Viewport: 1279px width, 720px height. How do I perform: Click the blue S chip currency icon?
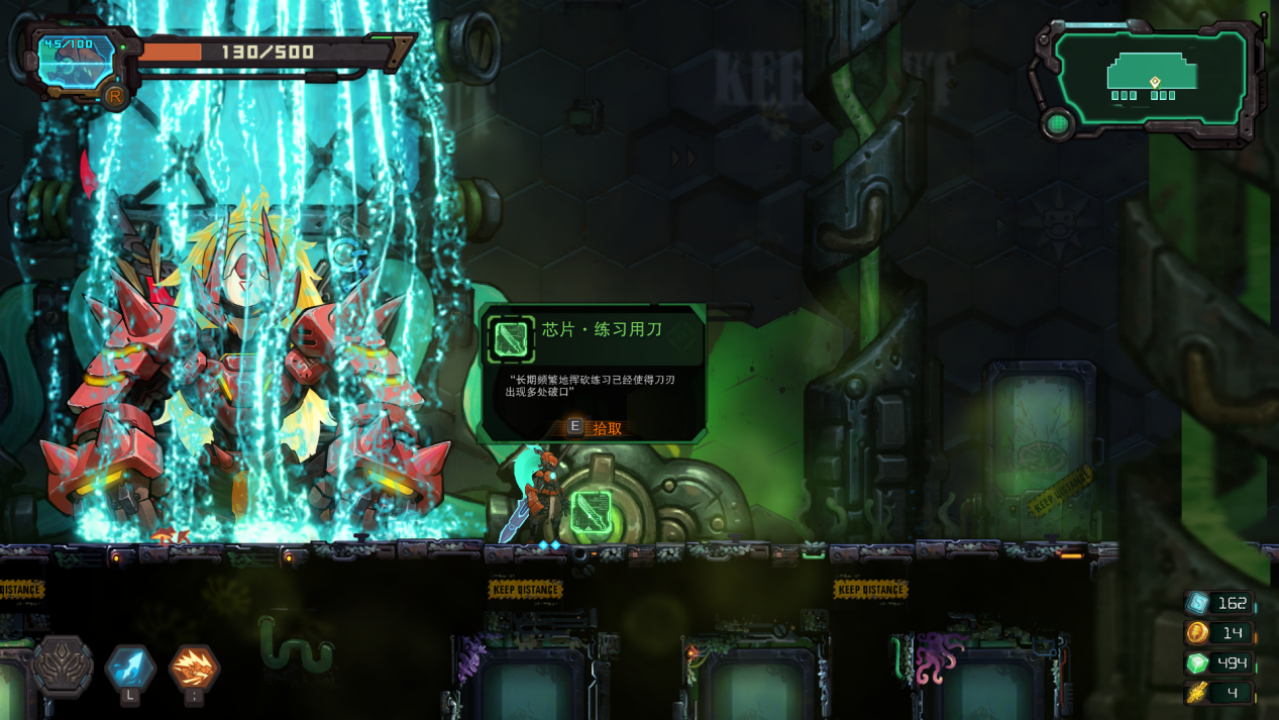tap(1197, 602)
